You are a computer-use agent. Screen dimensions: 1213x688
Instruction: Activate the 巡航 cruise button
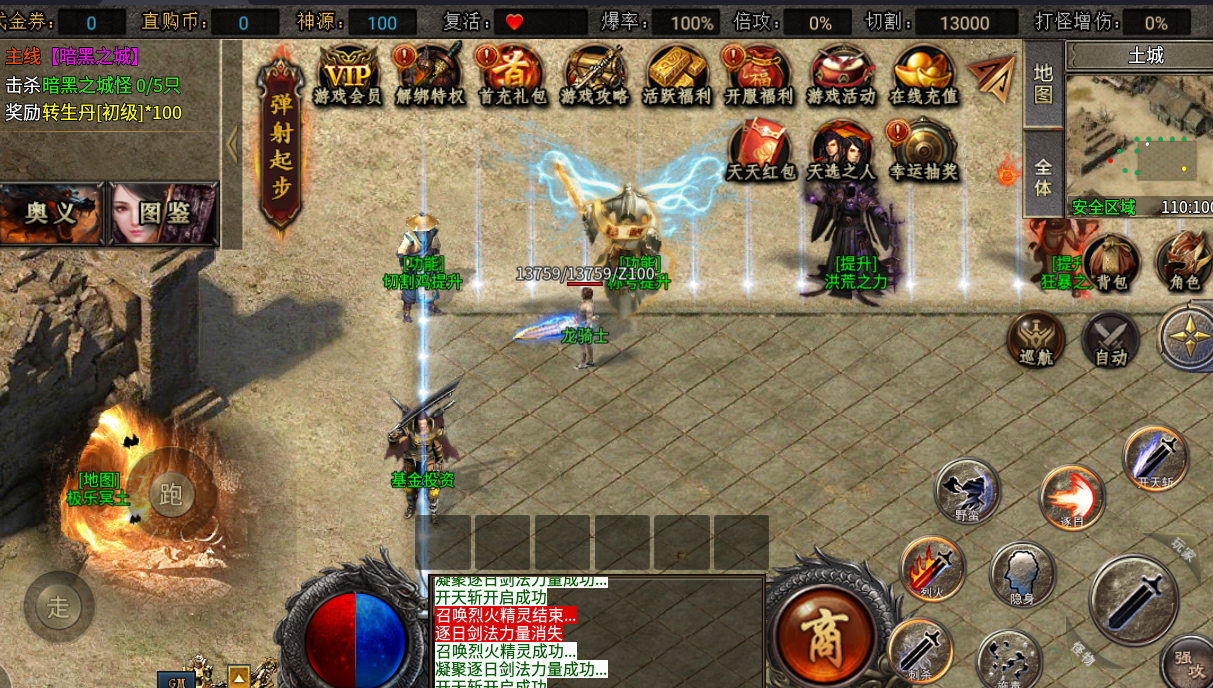[x=1036, y=339]
